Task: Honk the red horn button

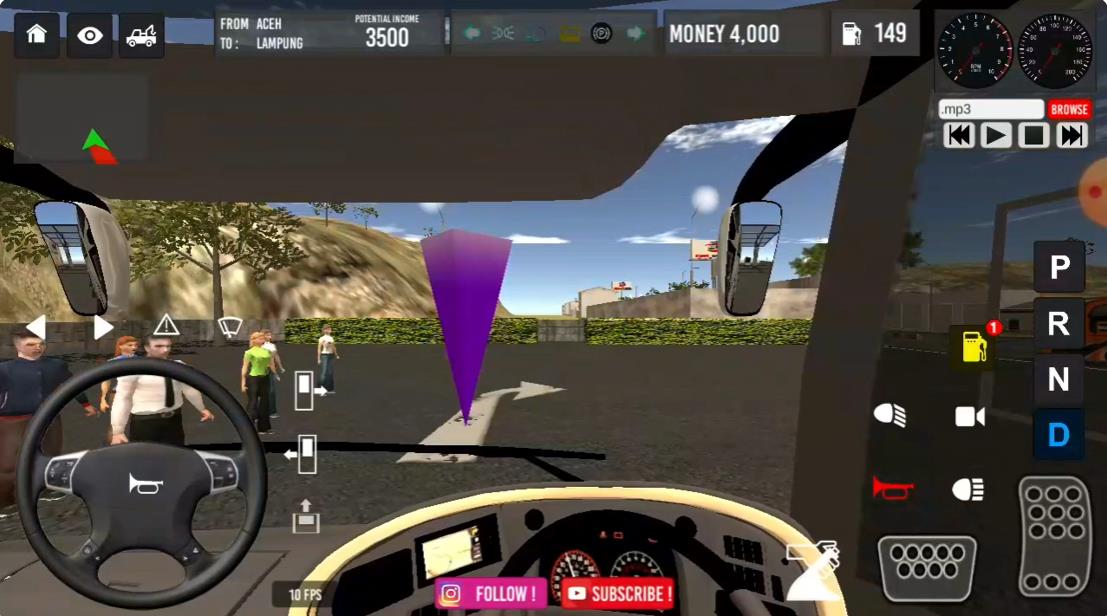Action: 892,488
